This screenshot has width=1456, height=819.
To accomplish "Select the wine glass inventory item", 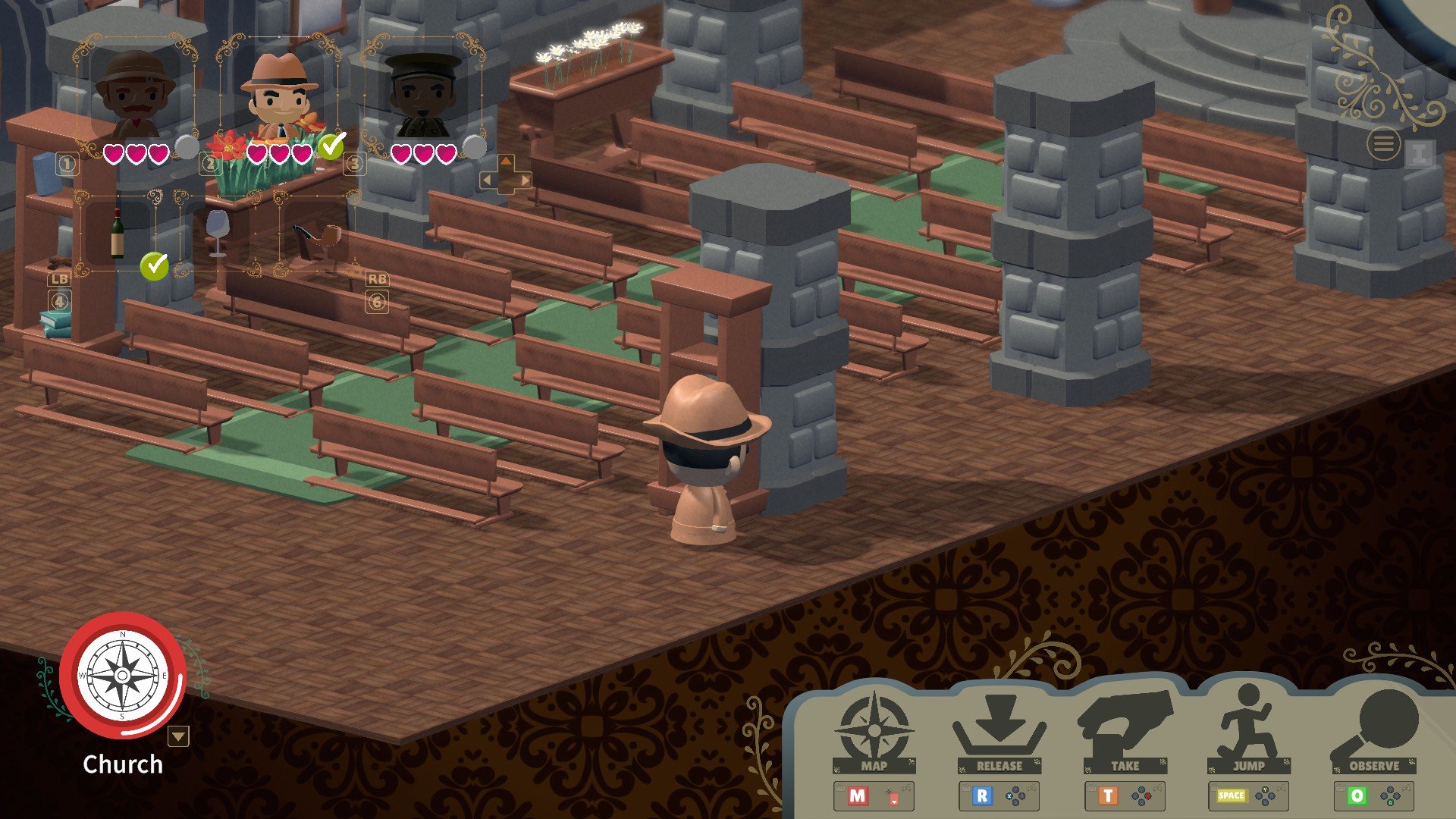I will (x=218, y=231).
